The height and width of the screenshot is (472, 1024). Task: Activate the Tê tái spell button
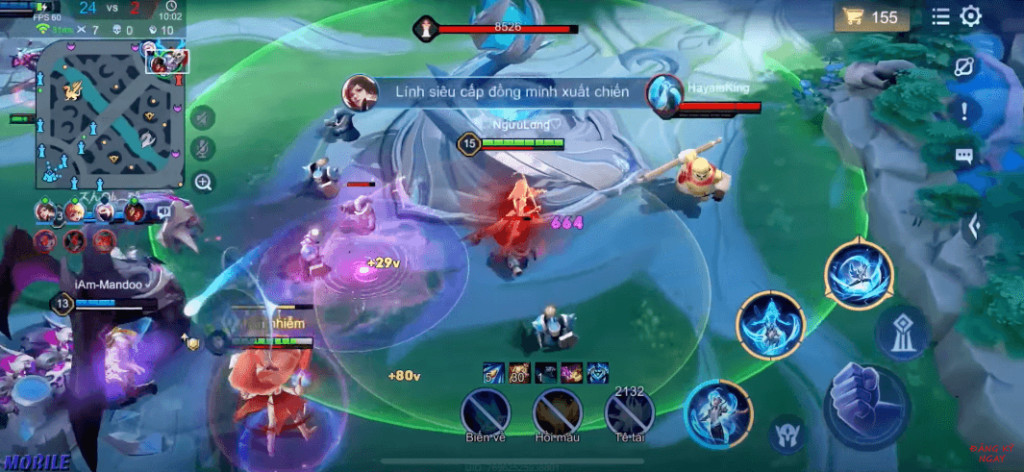pos(630,411)
